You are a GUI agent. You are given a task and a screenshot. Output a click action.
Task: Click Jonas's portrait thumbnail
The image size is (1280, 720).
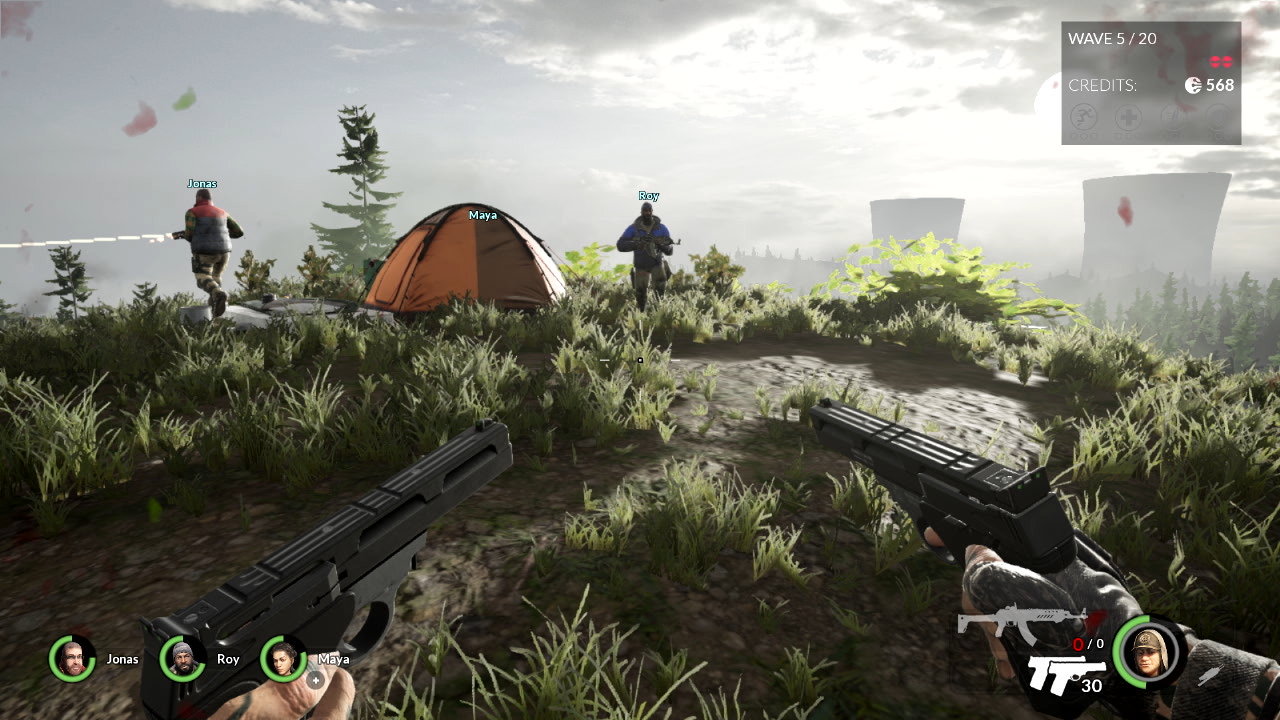click(71, 659)
